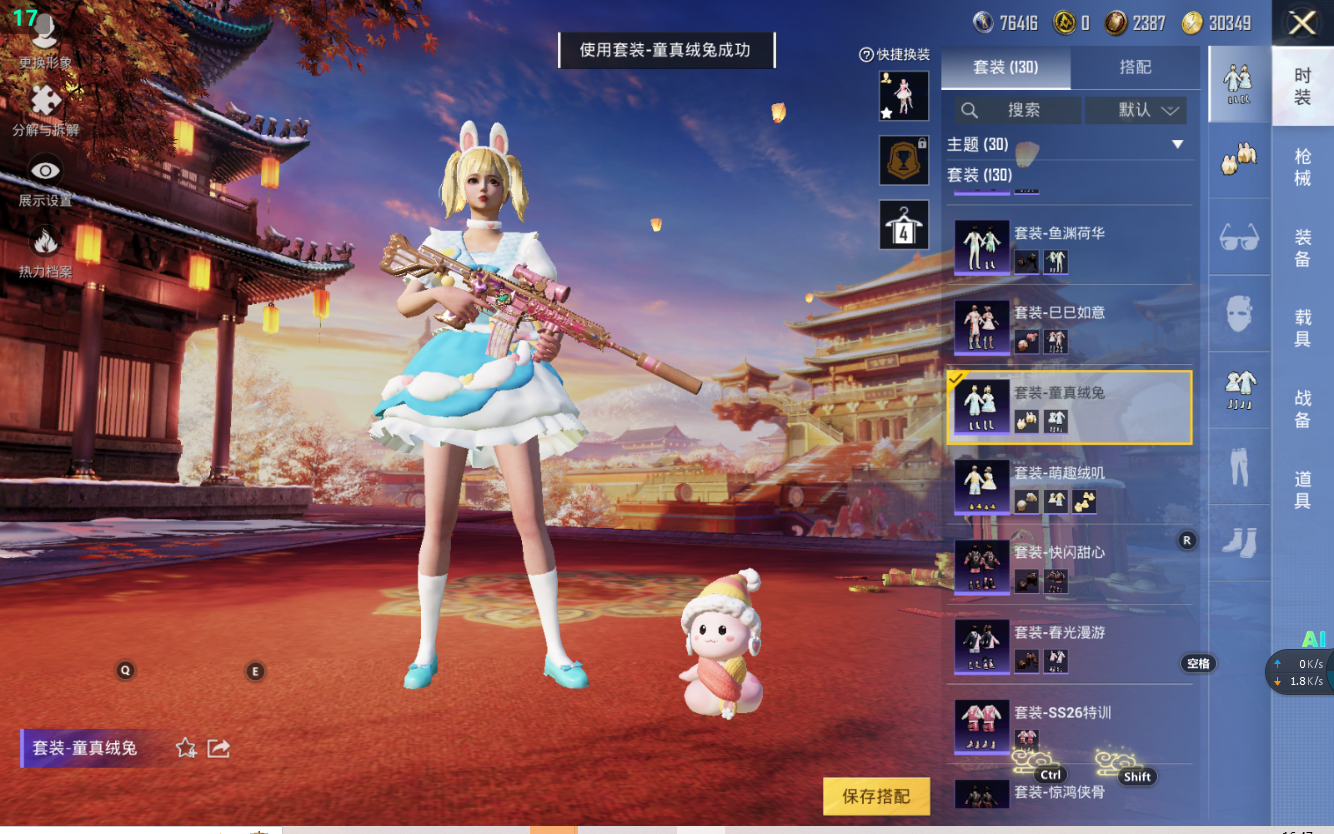Choose the 套装-SS26特训 outfit
The height and width of the screenshot is (834, 1334).
click(x=1069, y=724)
